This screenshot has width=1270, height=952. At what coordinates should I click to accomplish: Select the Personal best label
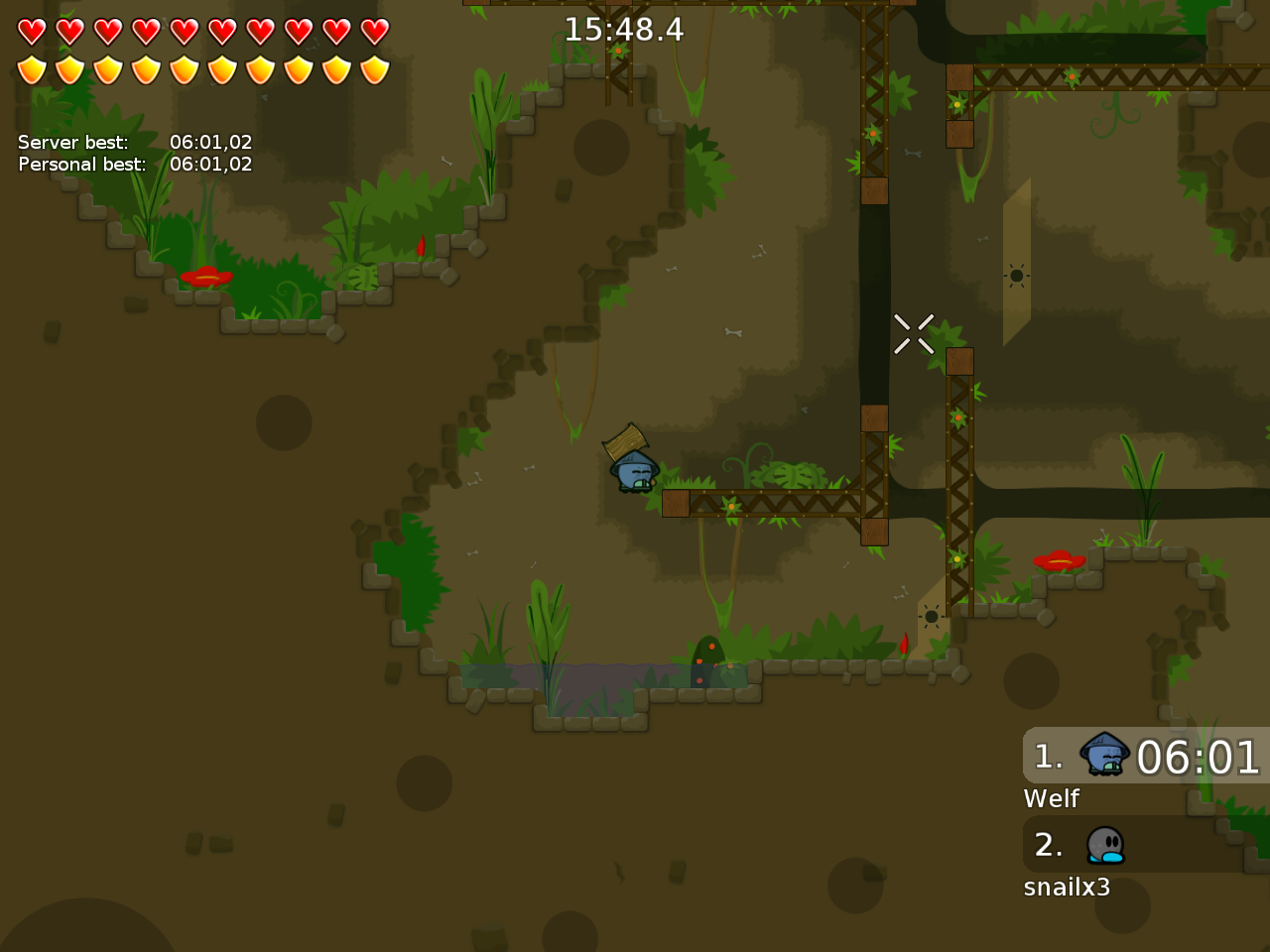pos(81,164)
